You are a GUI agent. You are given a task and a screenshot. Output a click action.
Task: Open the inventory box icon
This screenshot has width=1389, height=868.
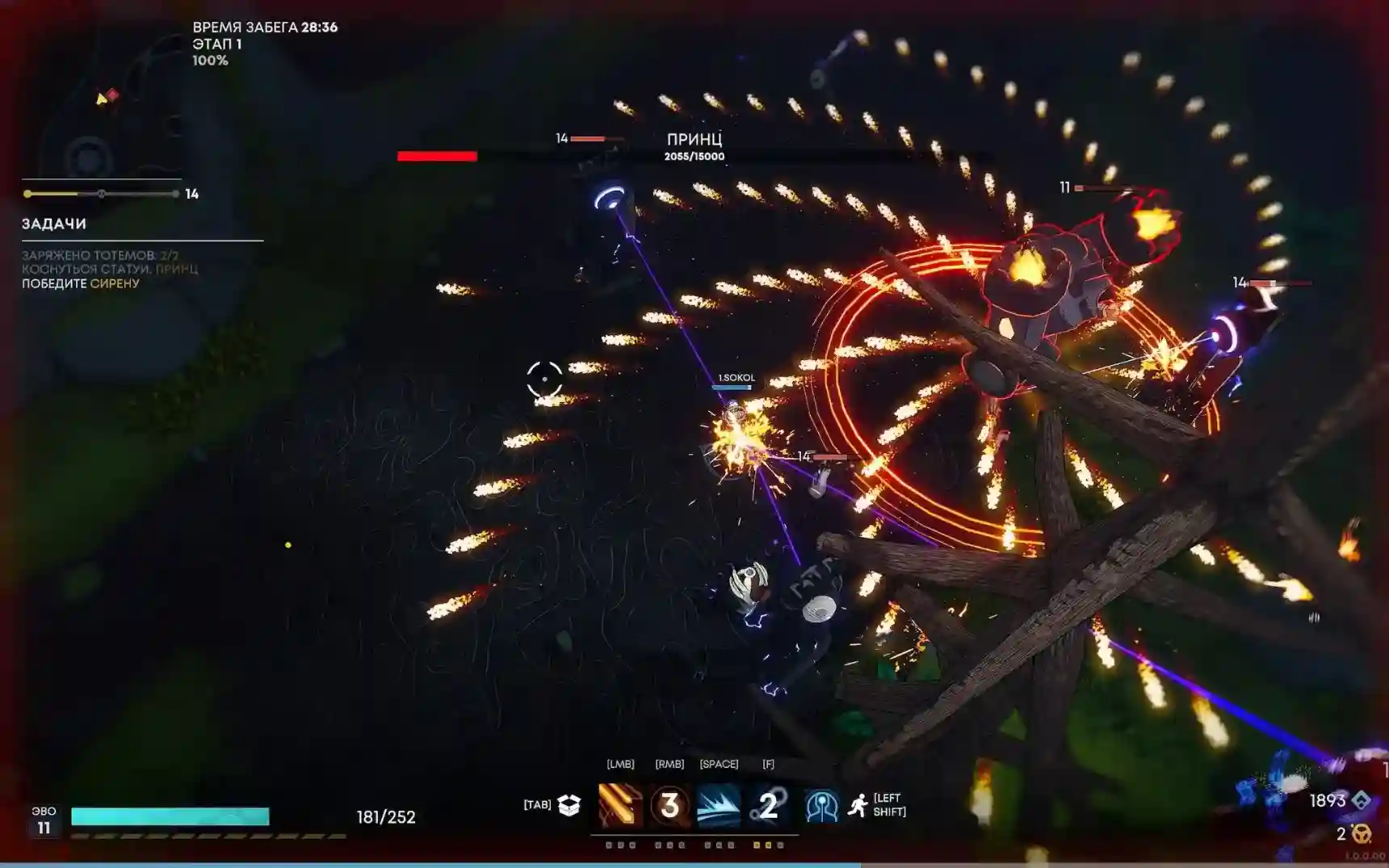click(569, 805)
